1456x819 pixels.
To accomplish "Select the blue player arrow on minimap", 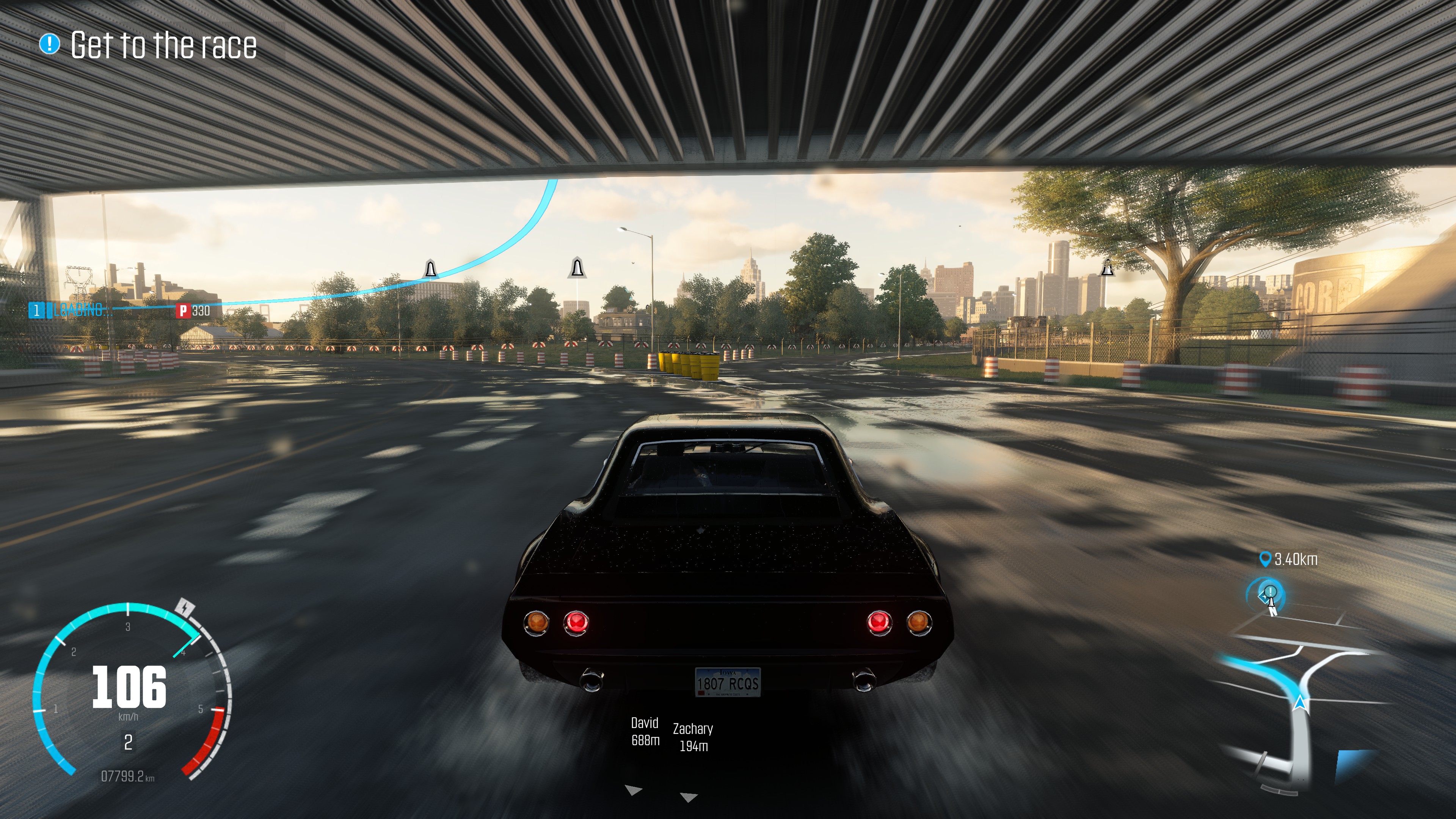I will click(x=1300, y=703).
